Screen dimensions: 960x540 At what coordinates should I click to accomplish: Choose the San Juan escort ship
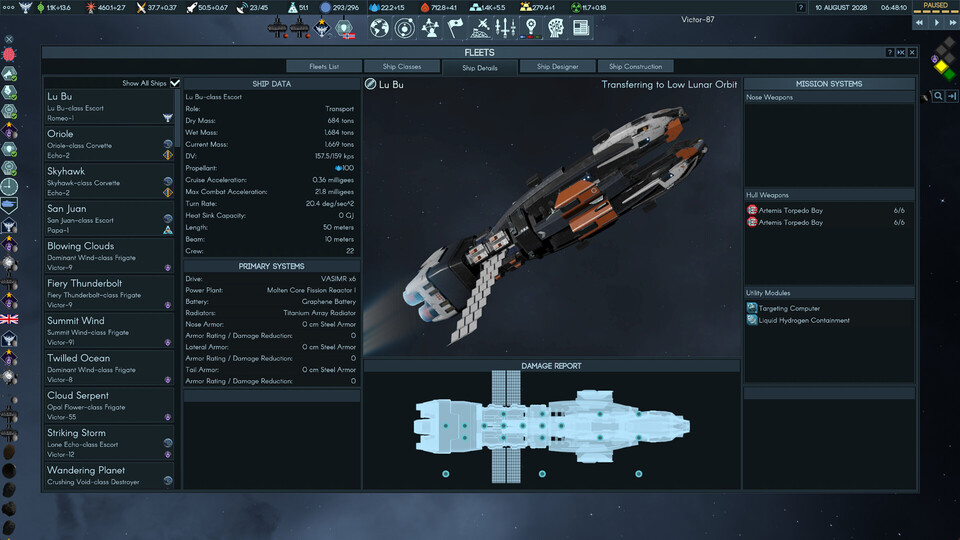tap(105, 219)
